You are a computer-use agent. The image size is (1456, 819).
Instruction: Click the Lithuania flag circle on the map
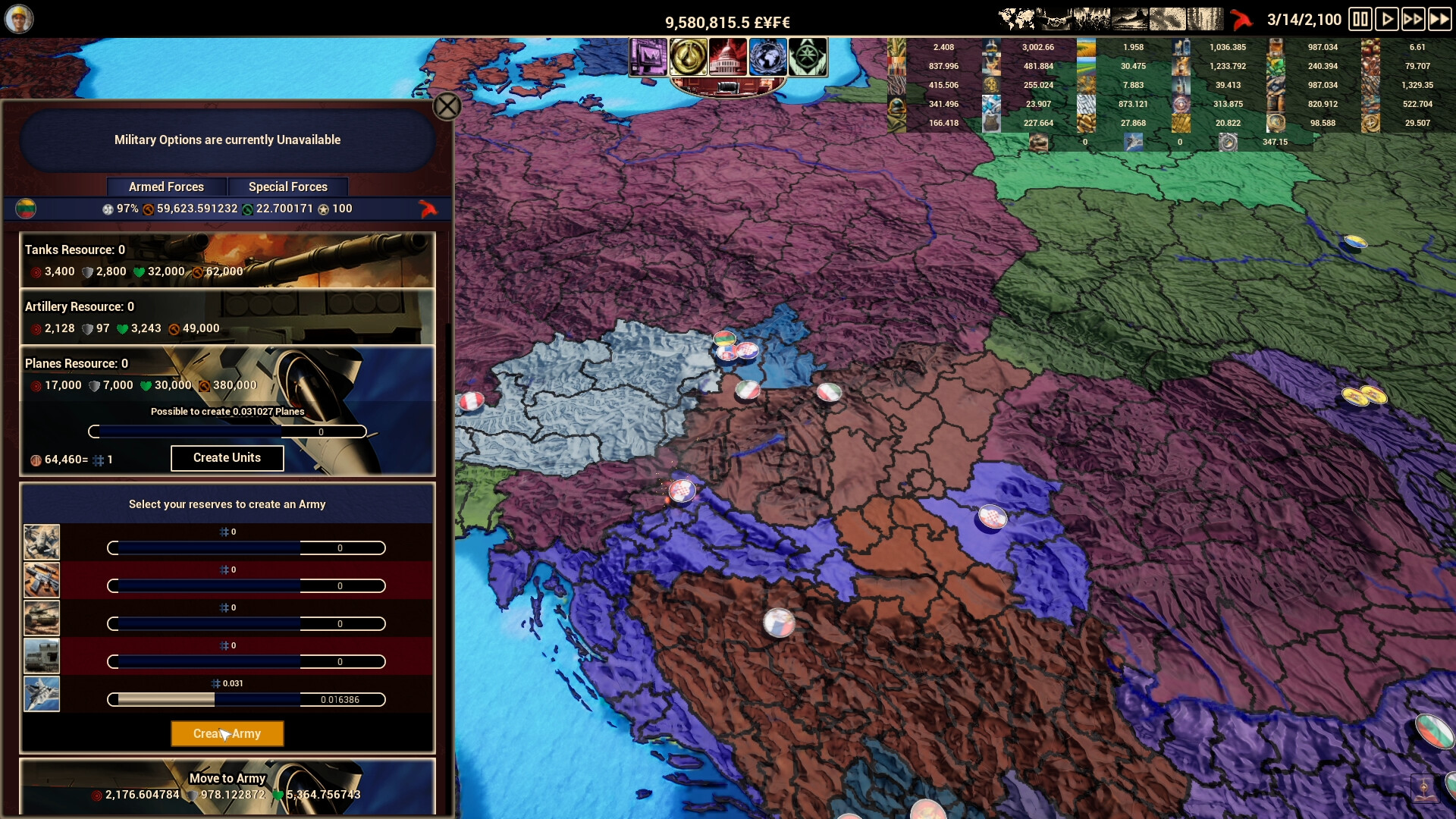[725, 338]
